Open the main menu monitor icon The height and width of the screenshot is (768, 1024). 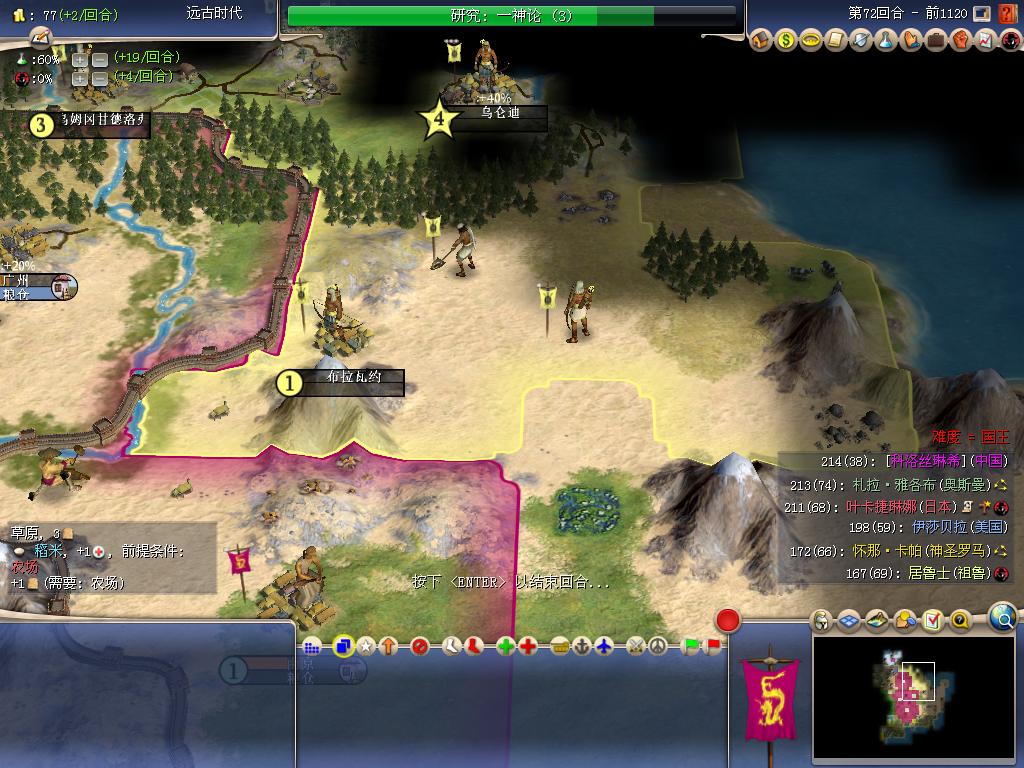(x=983, y=14)
